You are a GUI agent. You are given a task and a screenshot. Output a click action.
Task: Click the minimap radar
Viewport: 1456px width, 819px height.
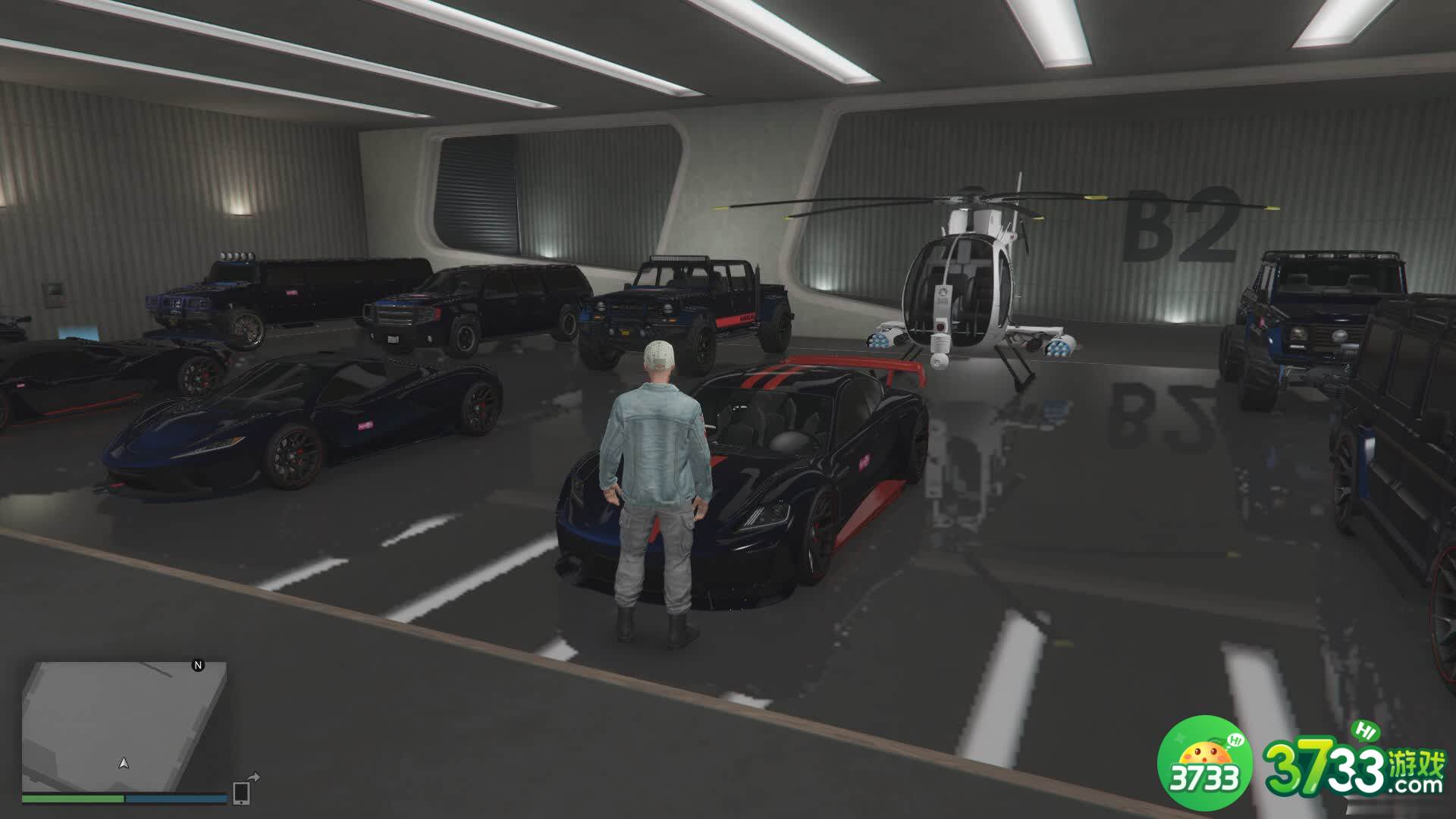tap(124, 726)
